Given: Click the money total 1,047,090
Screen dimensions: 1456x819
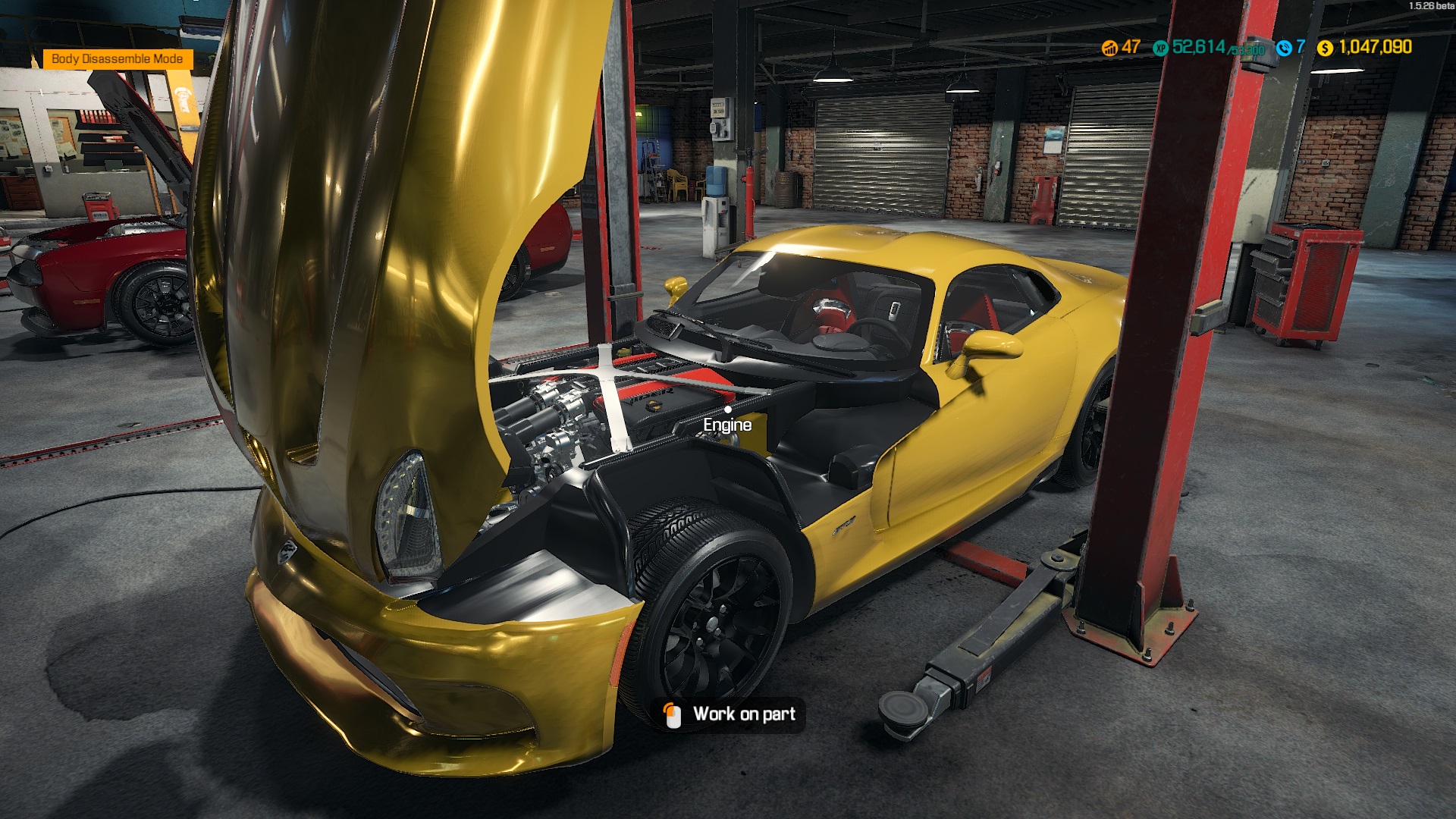Looking at the screenshot, I should pos(1374,47).
